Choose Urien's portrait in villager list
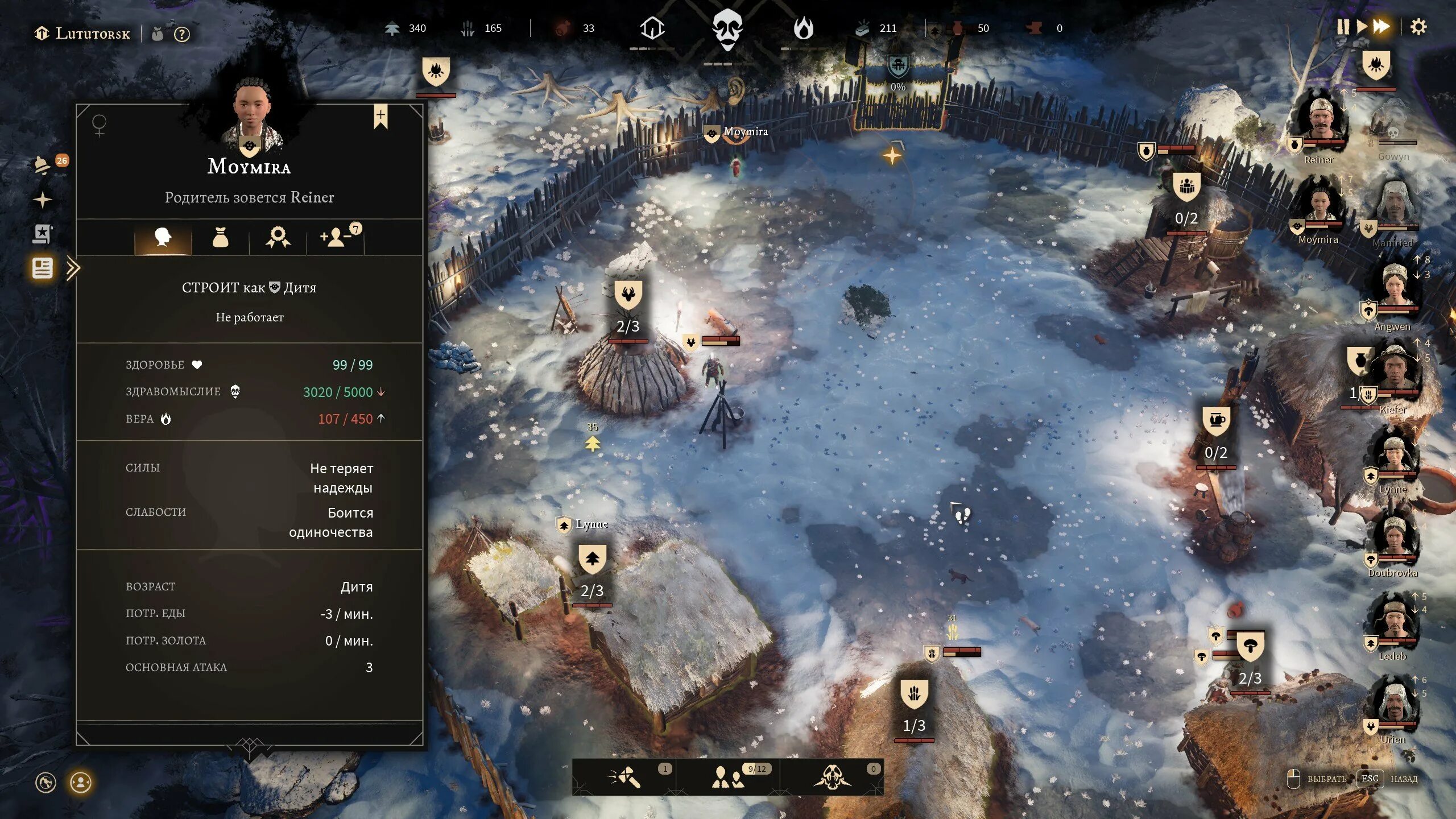This screenshot has width=1456, height=819. click(1394, 705)
